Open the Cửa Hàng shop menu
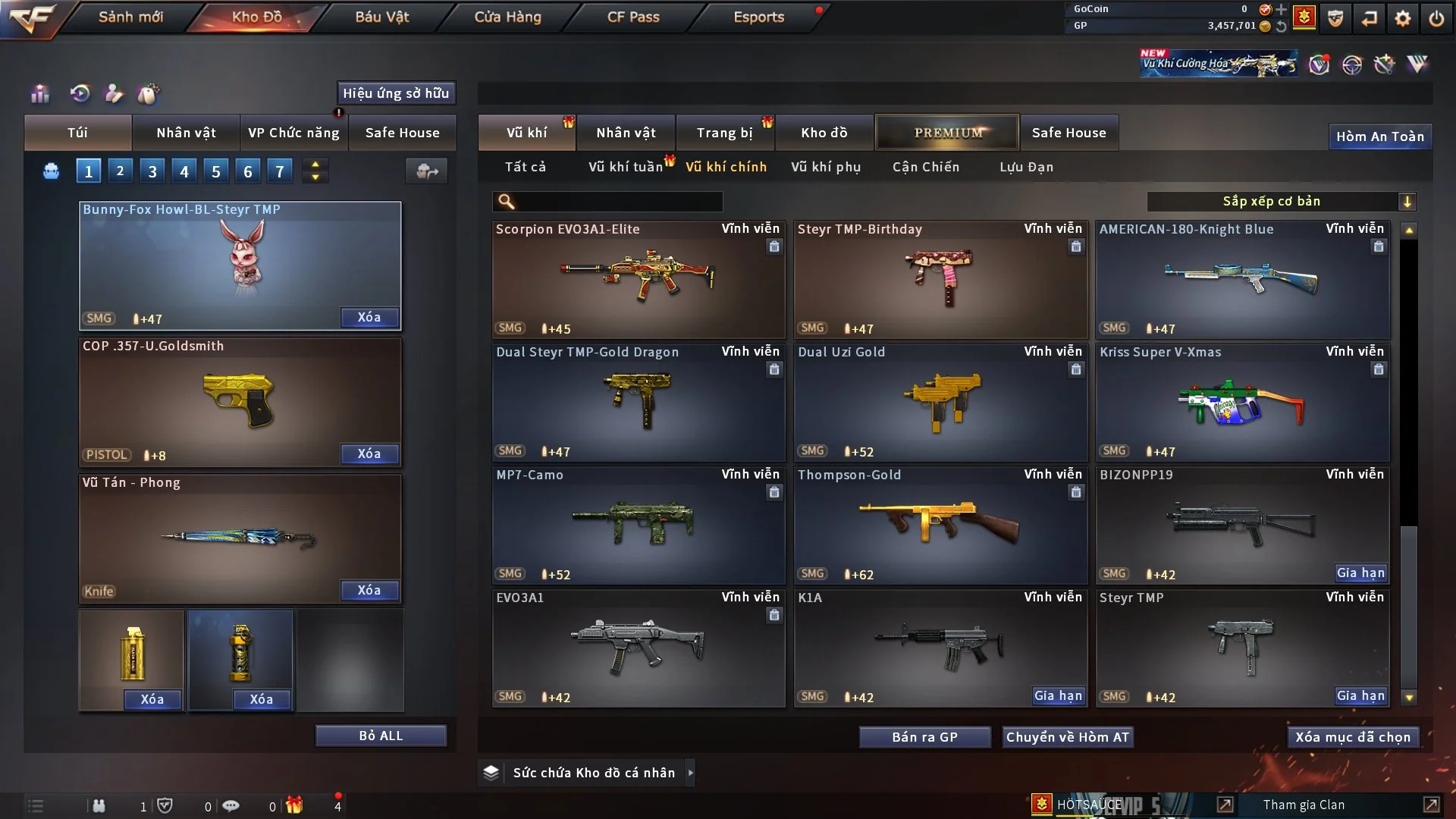This screenshot has height=819, width=1456. [x=507, y=17]
